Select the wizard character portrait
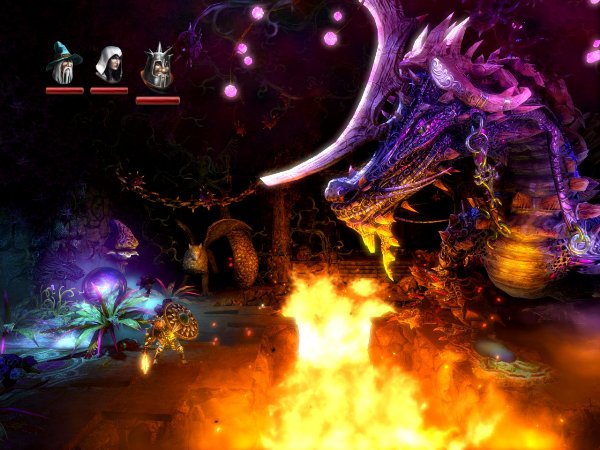Screen dimensions: 600x450 (63, 64)
